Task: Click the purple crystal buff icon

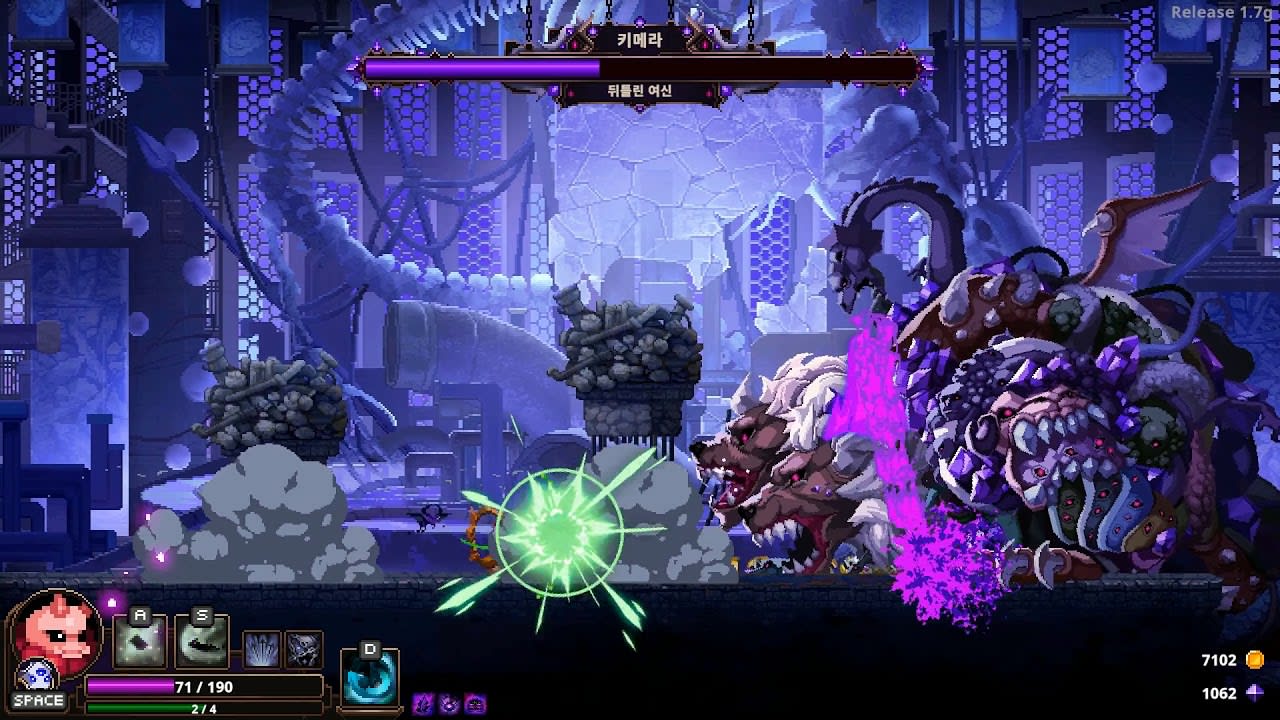Action: coord(423,703)
